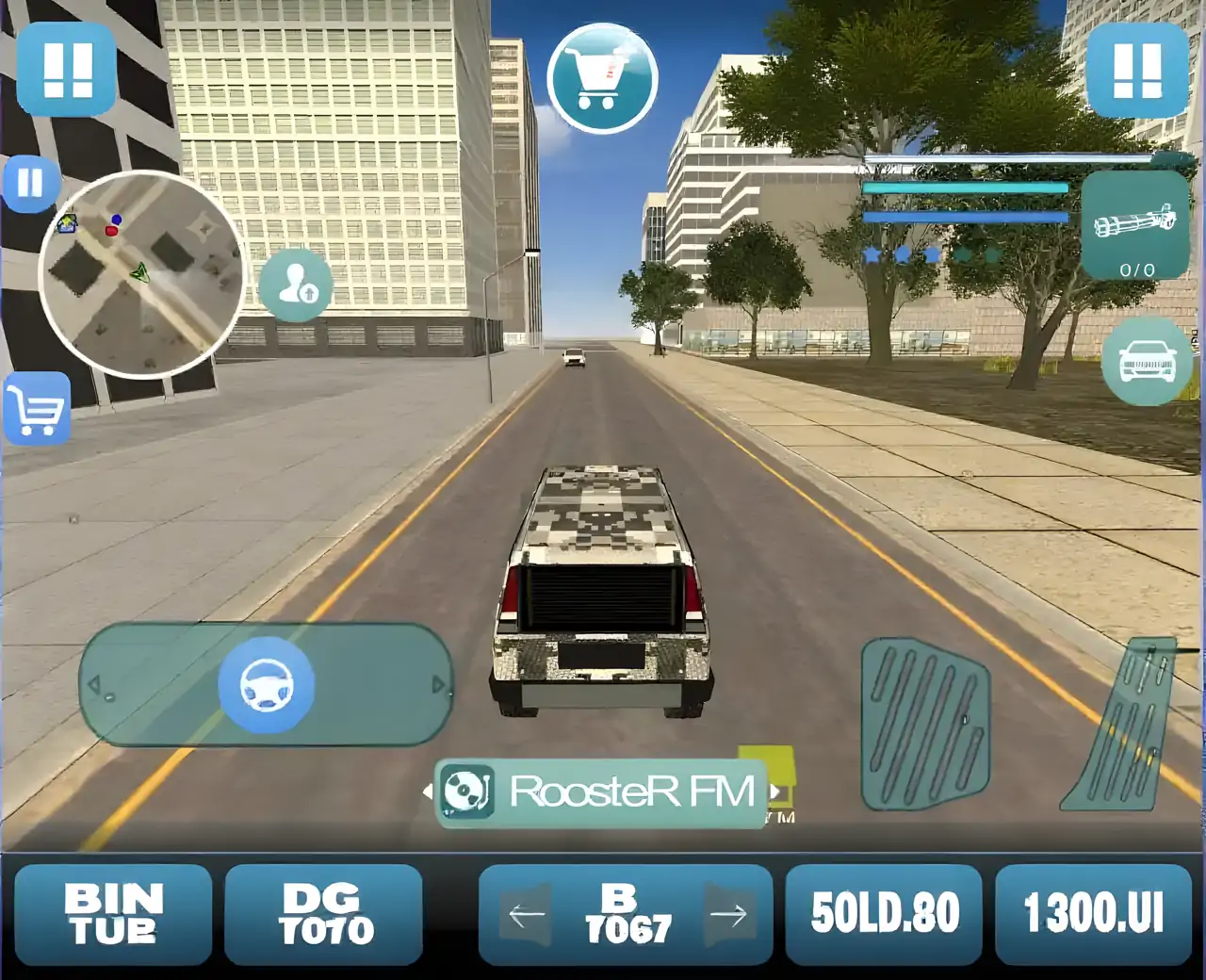Screen dimensions: 1206x980
Task: Select the DG T010 button
Action: (324, 914)
